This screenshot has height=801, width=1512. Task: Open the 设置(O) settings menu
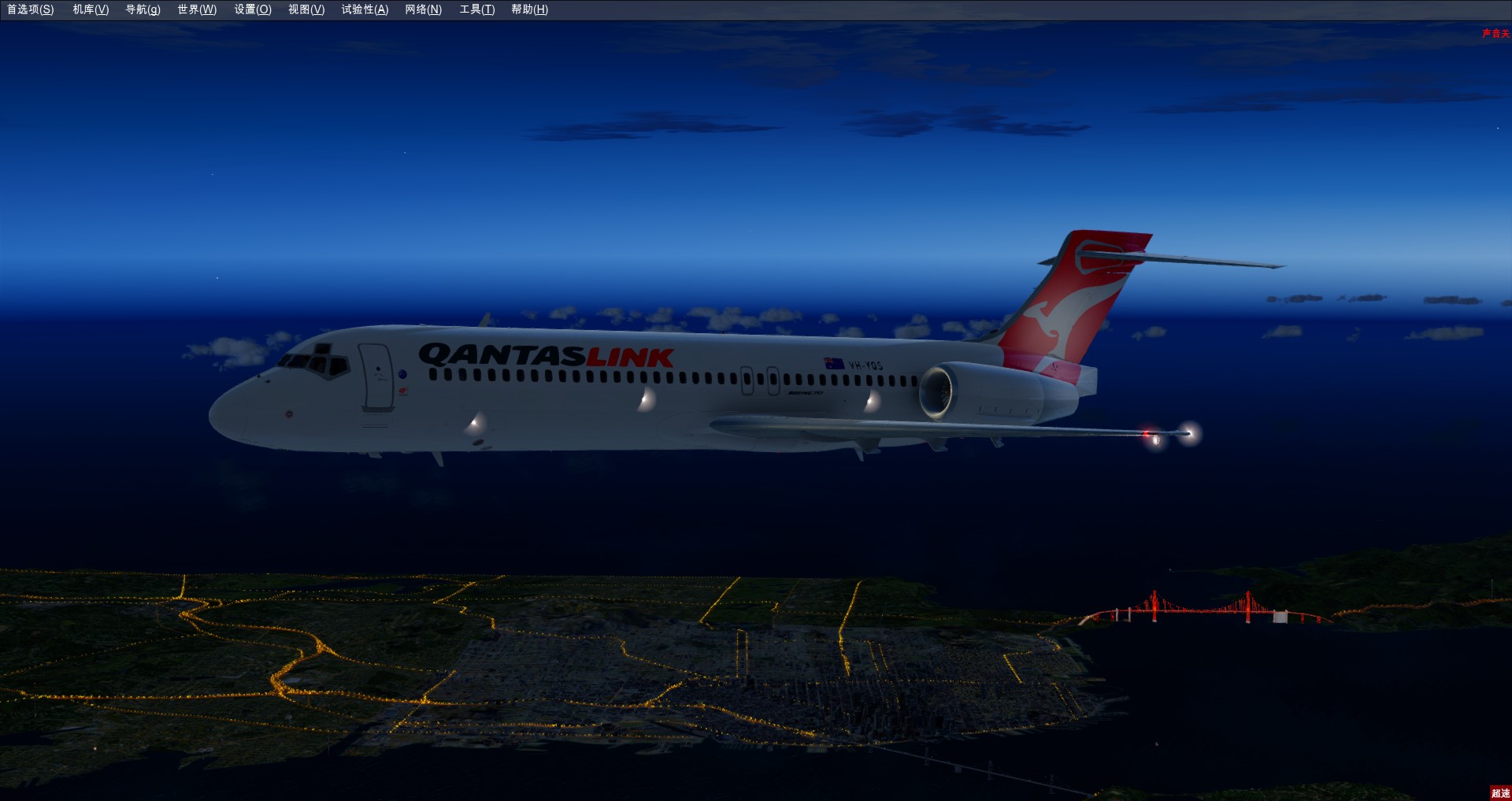[253, 9]
